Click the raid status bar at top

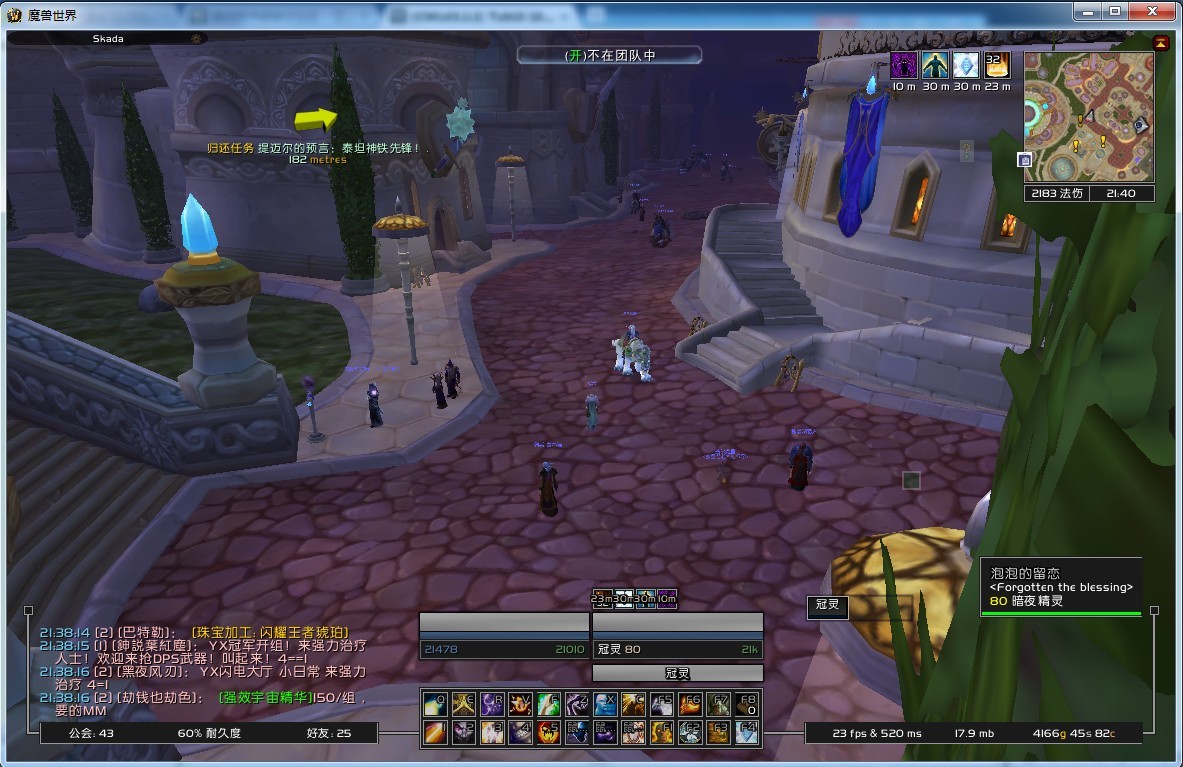pyautogui.click(x=609, y=56)
